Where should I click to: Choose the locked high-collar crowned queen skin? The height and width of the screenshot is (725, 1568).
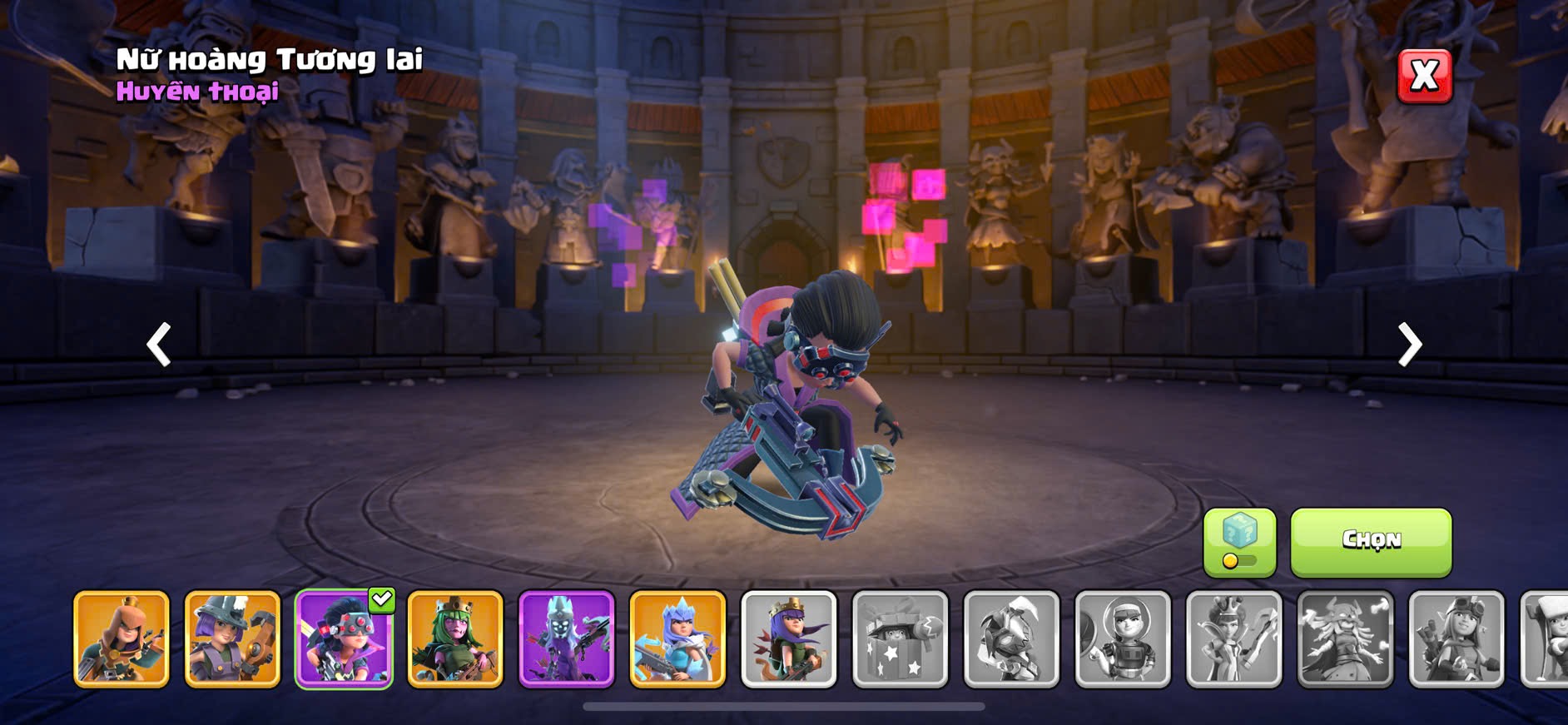[1234, 639]
